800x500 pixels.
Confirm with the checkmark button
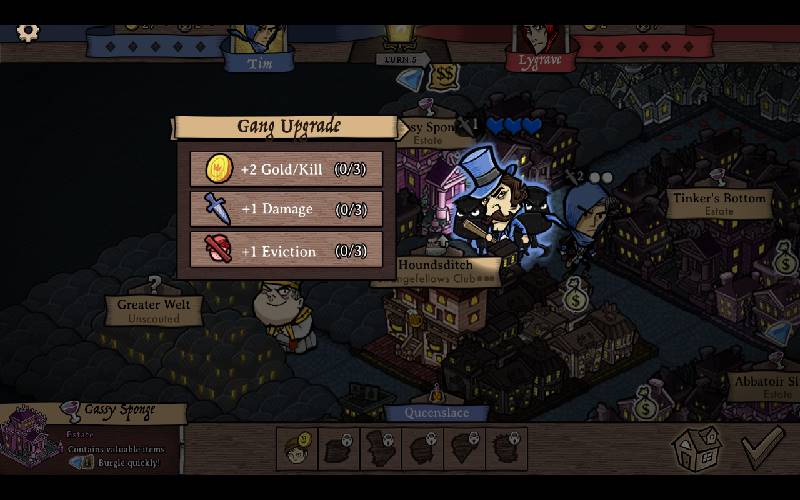coord(764,448)
